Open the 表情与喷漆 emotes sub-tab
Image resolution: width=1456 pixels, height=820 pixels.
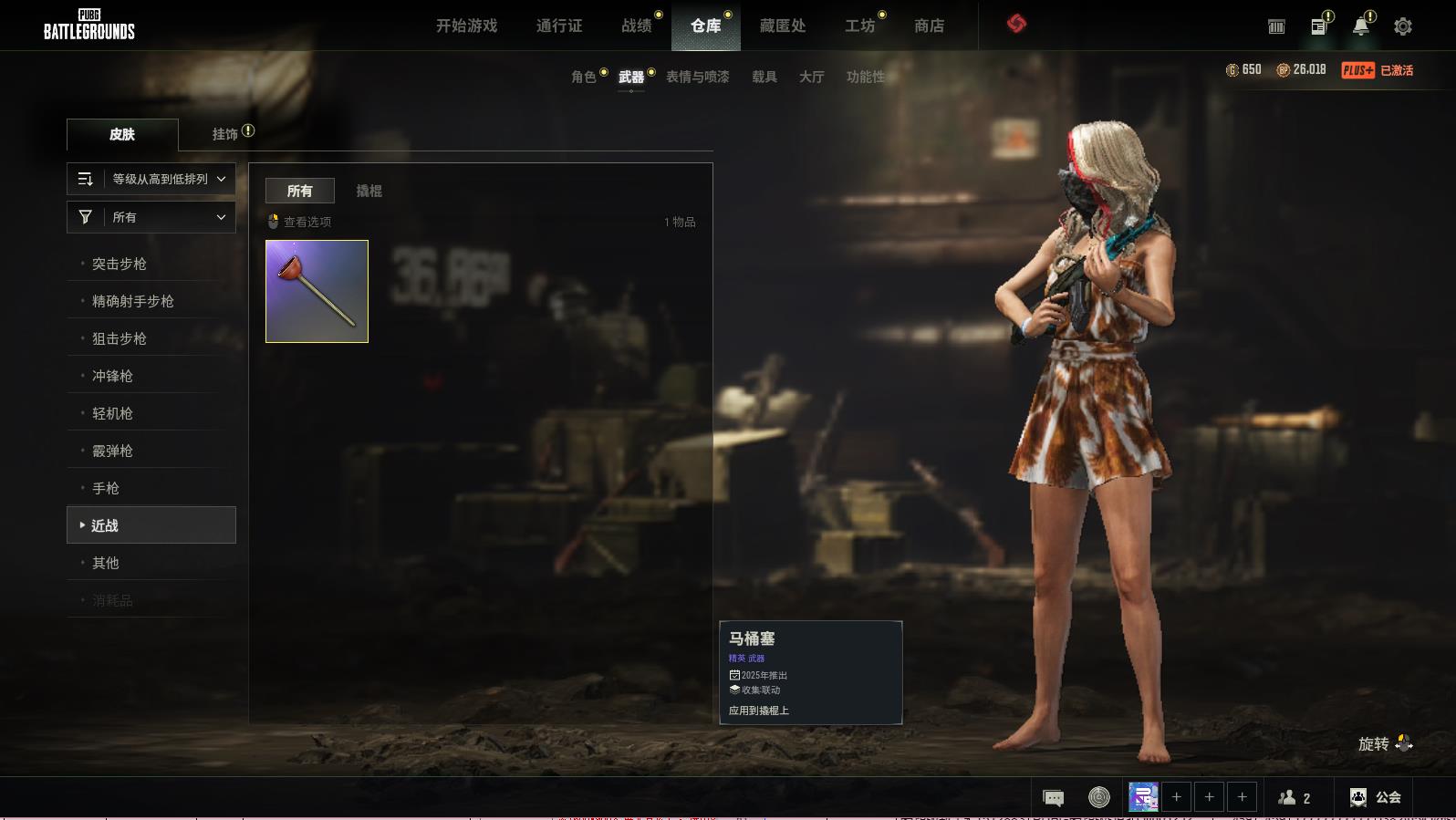tap(698, 77)
